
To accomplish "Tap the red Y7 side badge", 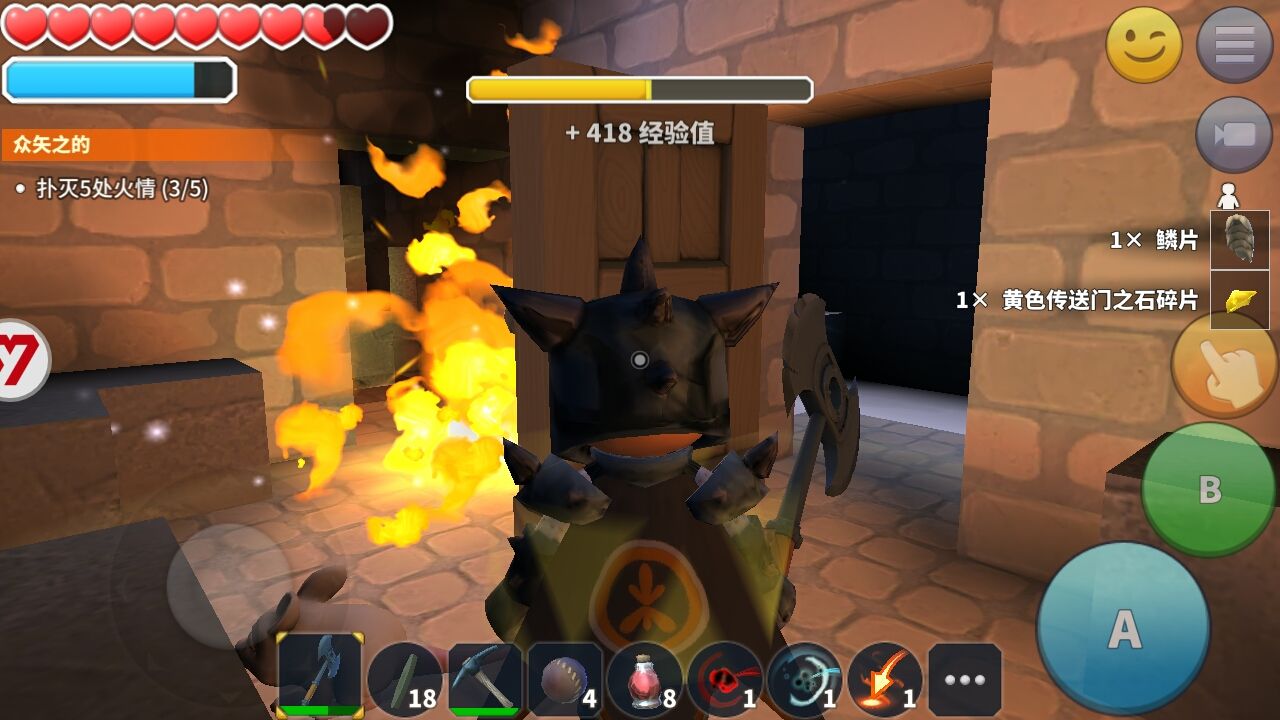I will coord(20,360).
